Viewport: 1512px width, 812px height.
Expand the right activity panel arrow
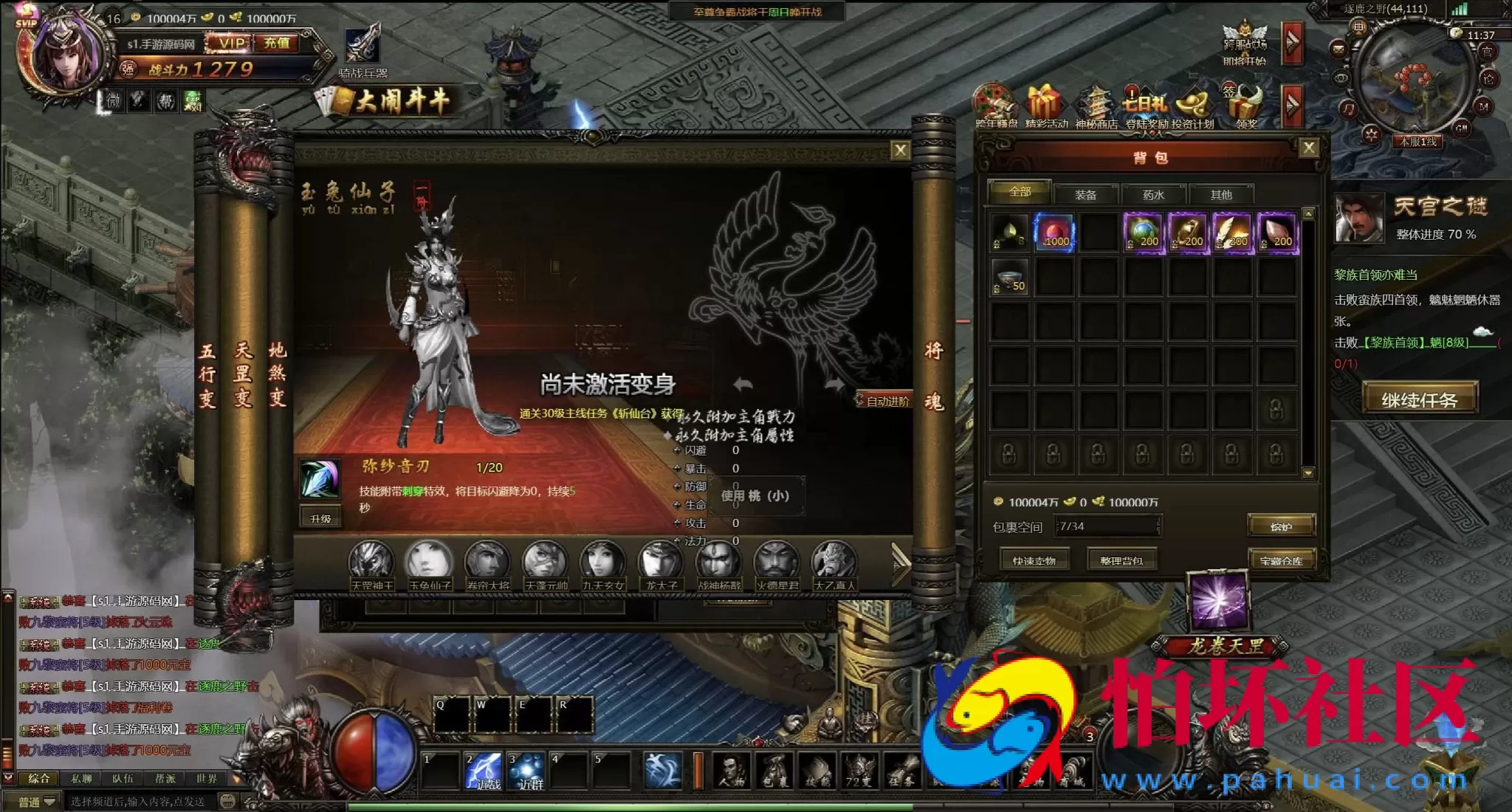tap(1292, 106)
